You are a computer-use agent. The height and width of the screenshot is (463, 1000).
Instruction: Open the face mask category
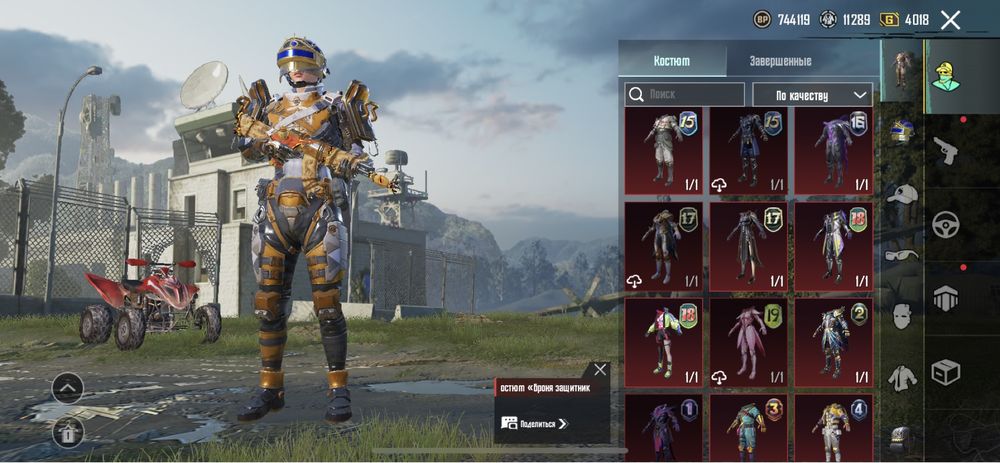(902, 316)
